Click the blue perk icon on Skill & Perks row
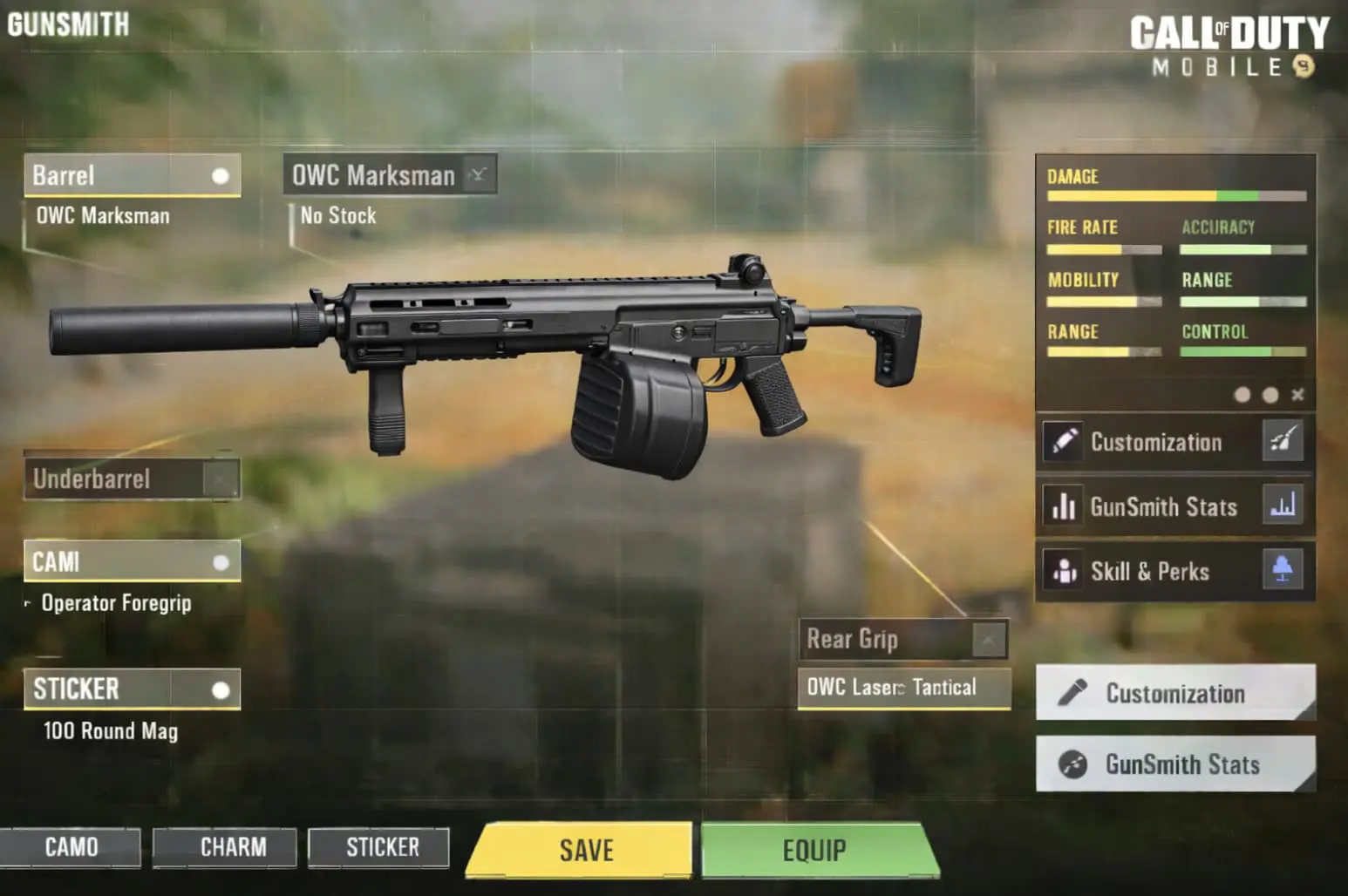 [x=1283, y=571]
